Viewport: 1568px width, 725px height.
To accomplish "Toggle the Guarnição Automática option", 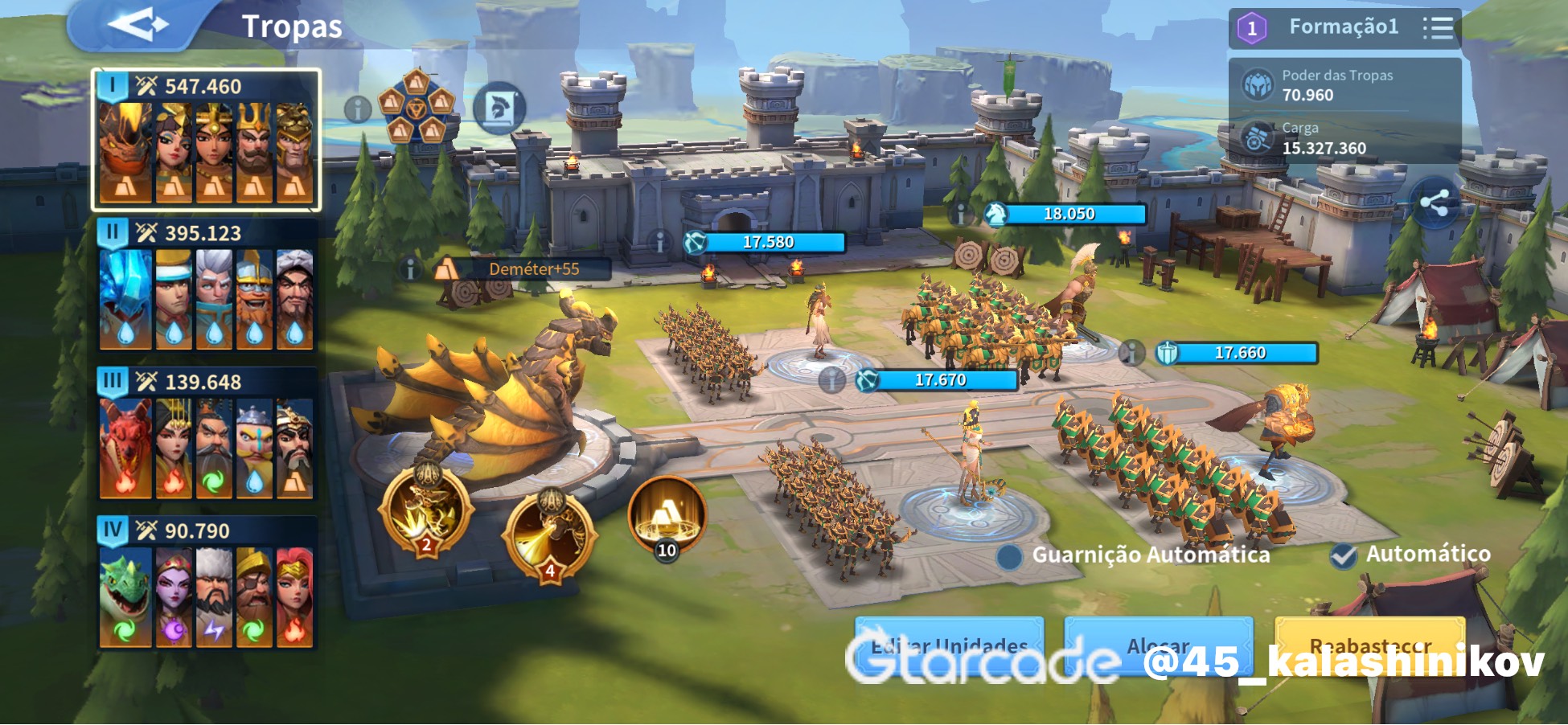I will pos(1009,555).
